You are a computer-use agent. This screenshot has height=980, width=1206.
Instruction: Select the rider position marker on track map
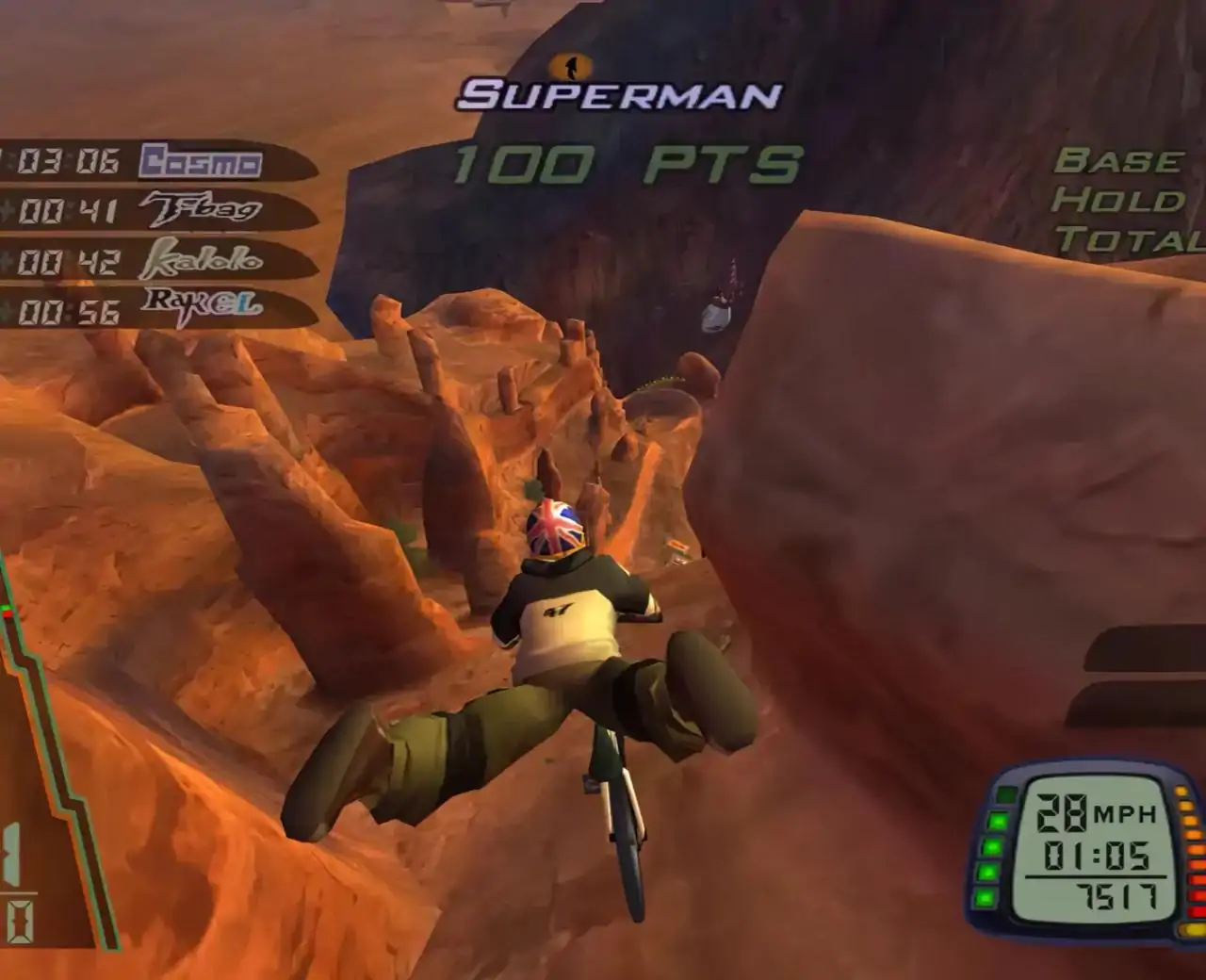pyautogui.click(x=6, y=612)
